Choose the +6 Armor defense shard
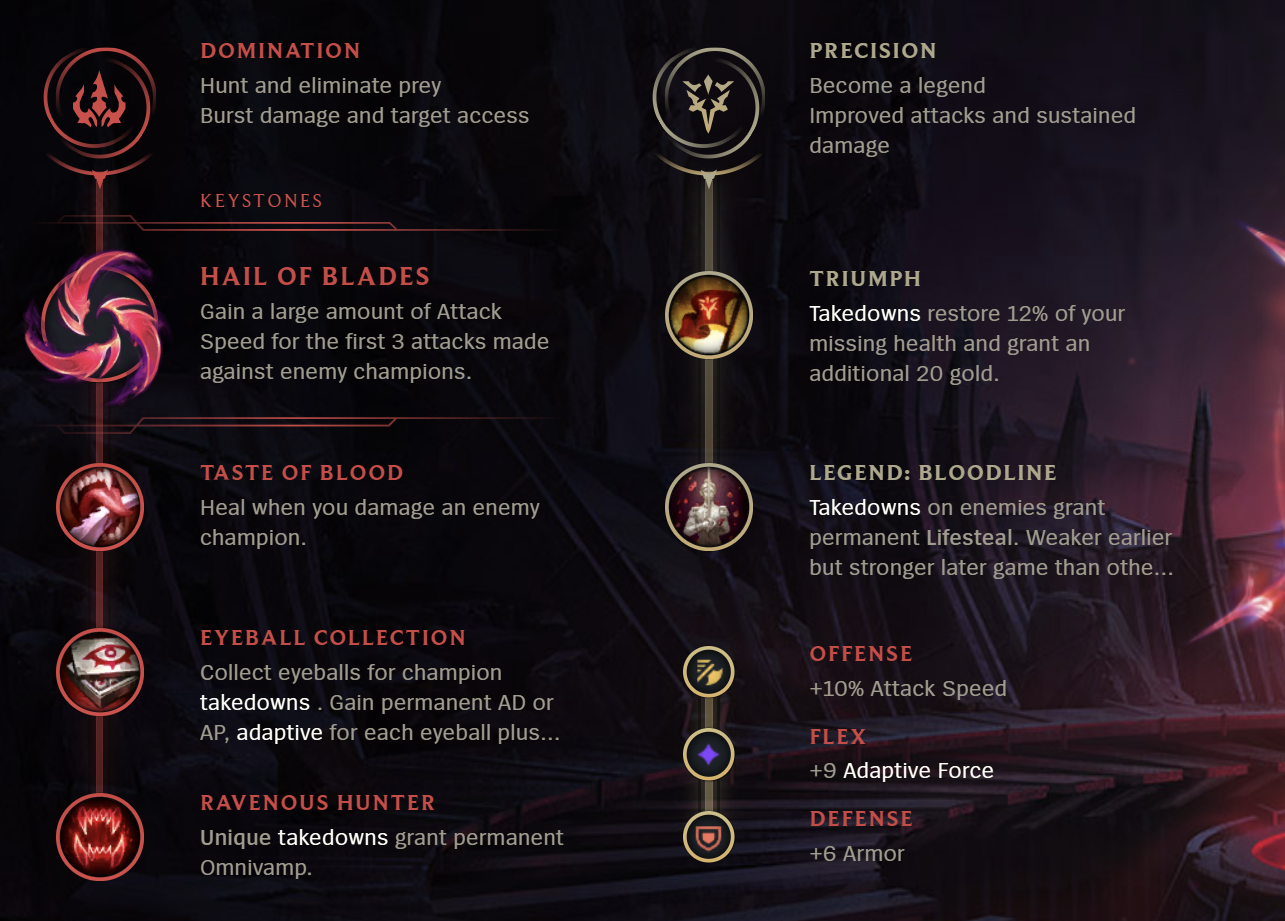Viewport: 1285px width, 921px height. (709, 839)
